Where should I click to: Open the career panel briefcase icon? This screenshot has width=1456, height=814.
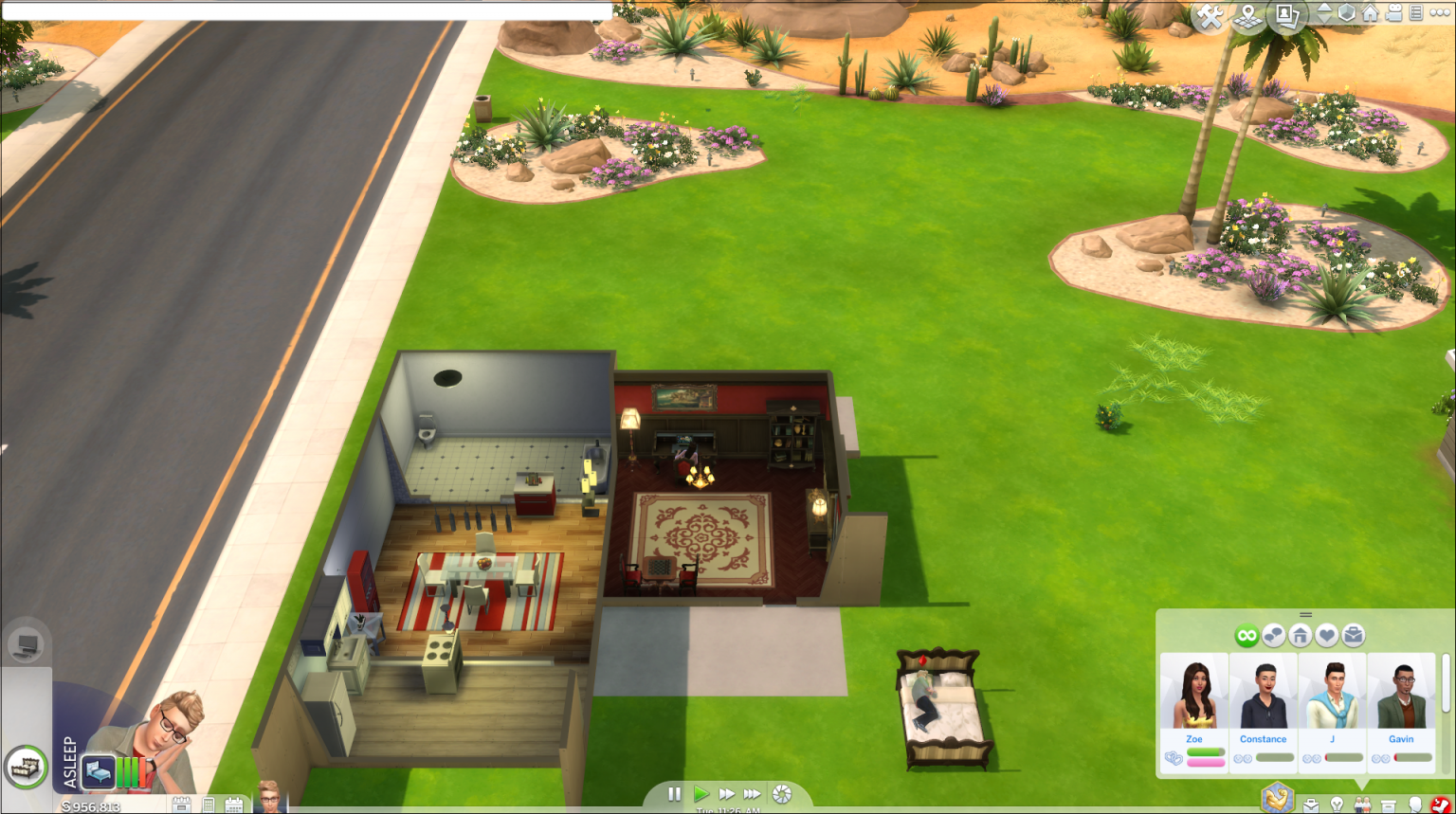1312,805
